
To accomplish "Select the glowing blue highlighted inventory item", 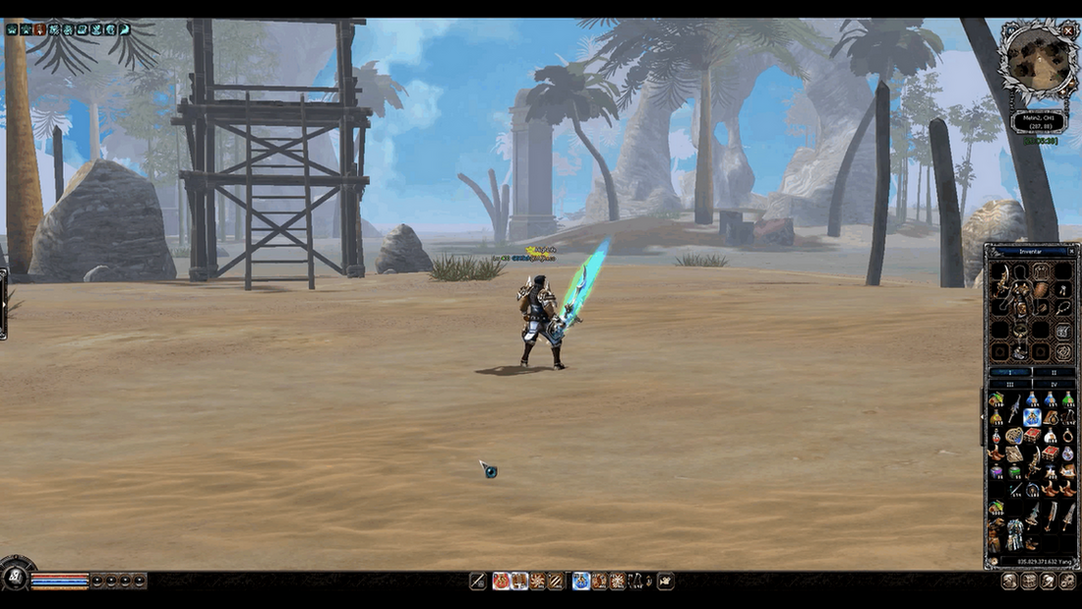I will tap(1032, 418).
